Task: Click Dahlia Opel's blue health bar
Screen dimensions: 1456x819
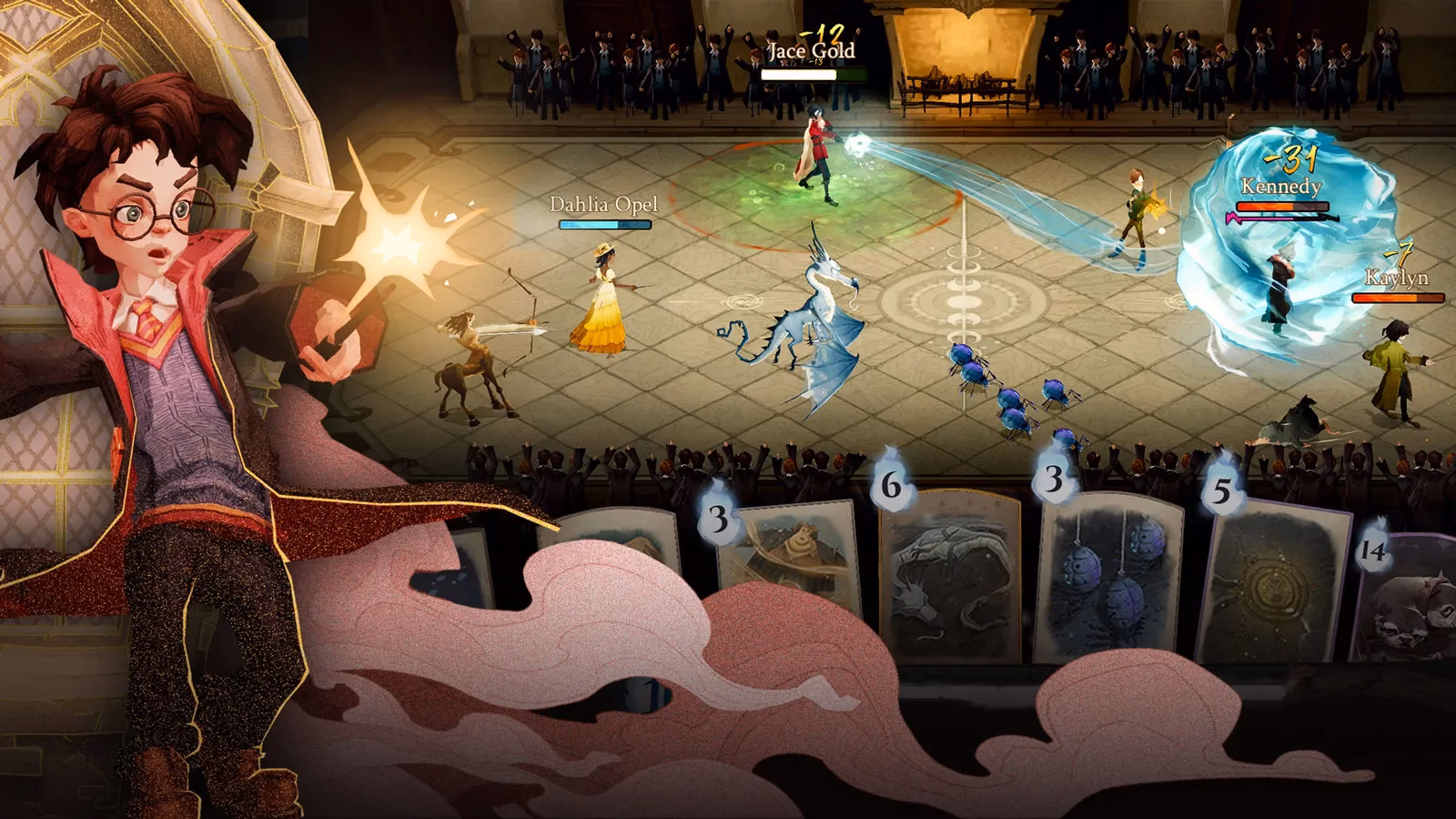Action: pos(603,225)
